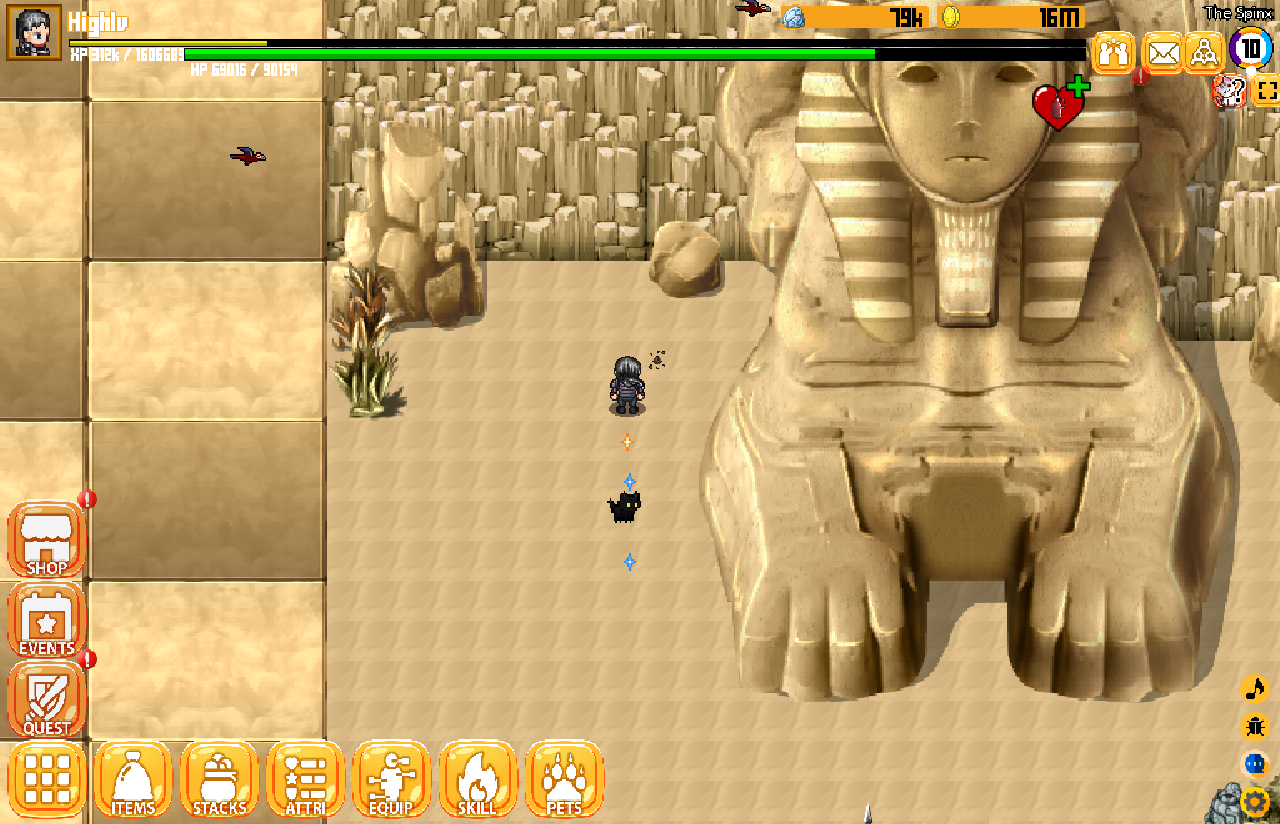Open the EQUIP screen
1280x824 pixels.
point(392,779)
